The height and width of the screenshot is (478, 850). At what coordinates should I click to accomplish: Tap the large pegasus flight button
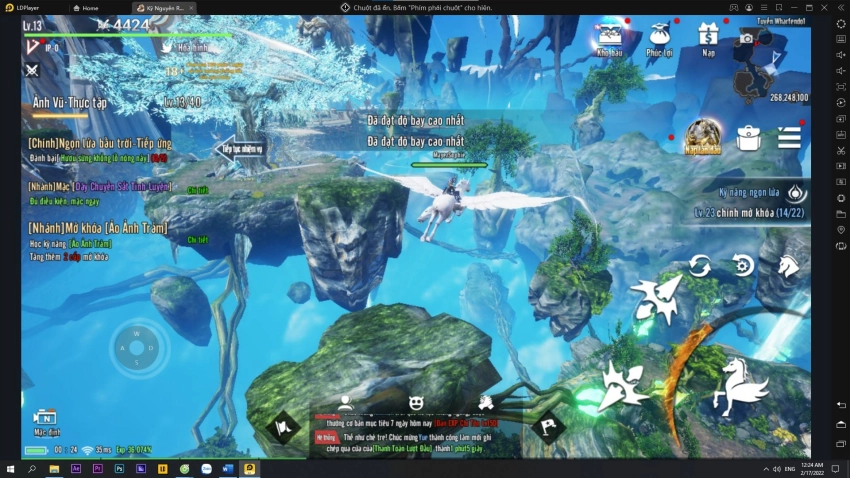tap(739, 387)
